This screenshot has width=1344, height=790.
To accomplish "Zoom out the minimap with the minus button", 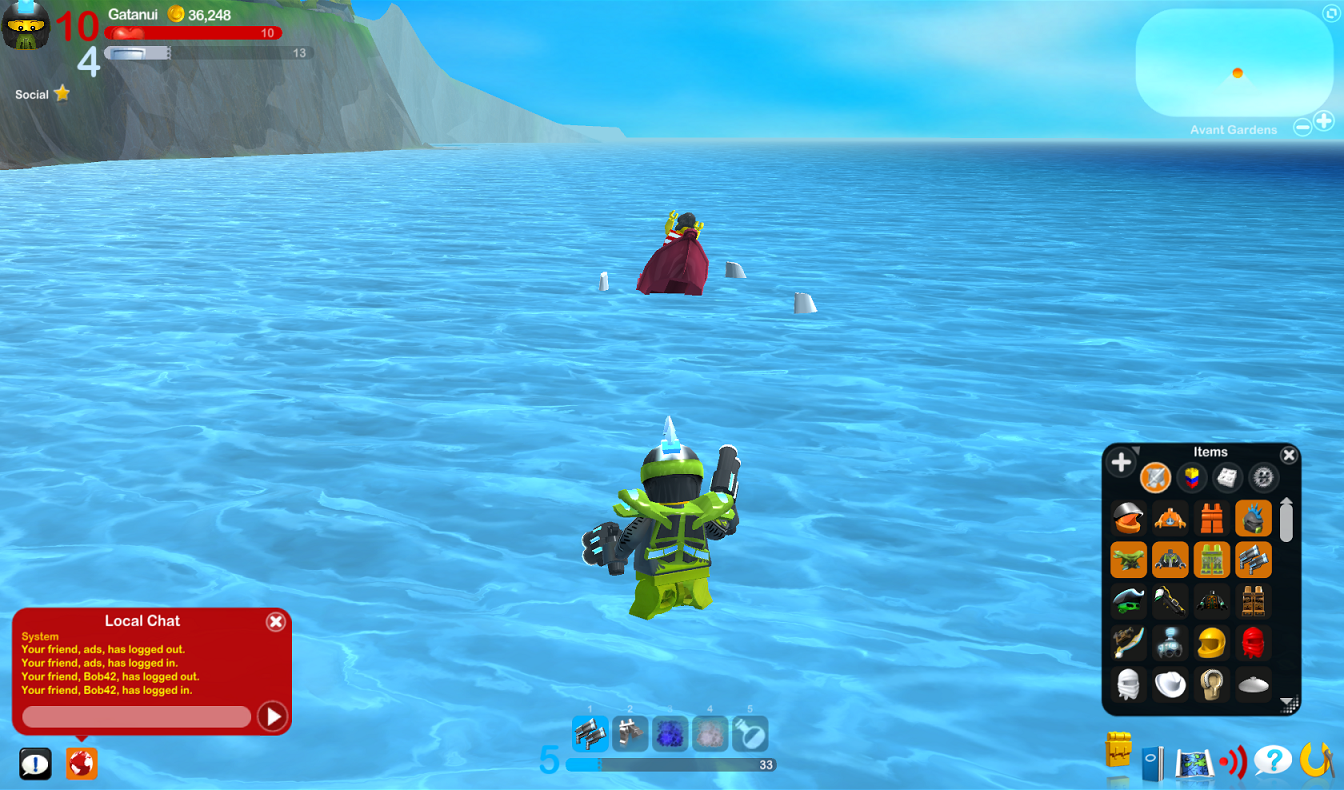I will click(x=1302, y=126).
